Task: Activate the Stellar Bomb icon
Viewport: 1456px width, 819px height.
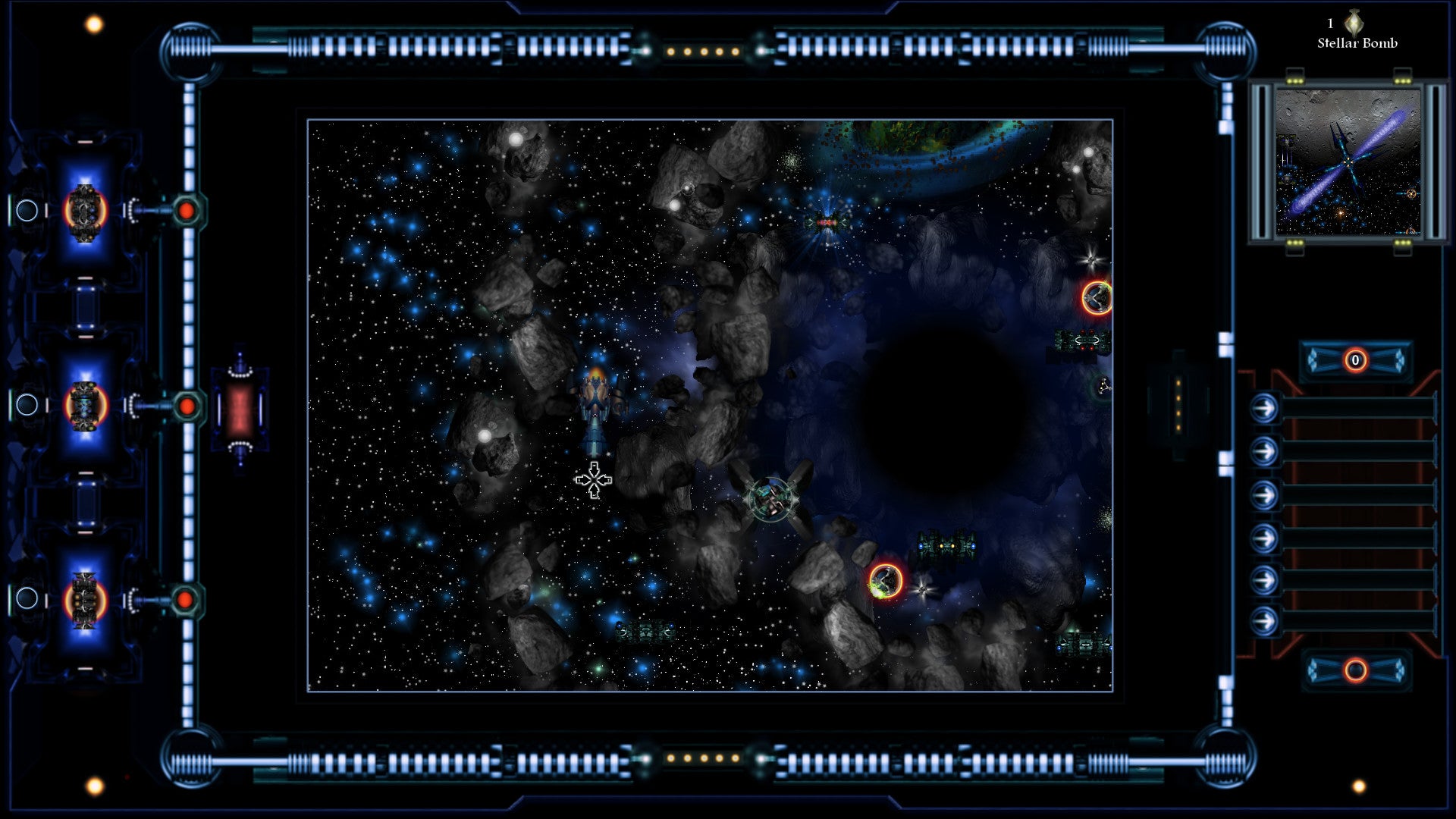Action: [x=1354, y=22]
